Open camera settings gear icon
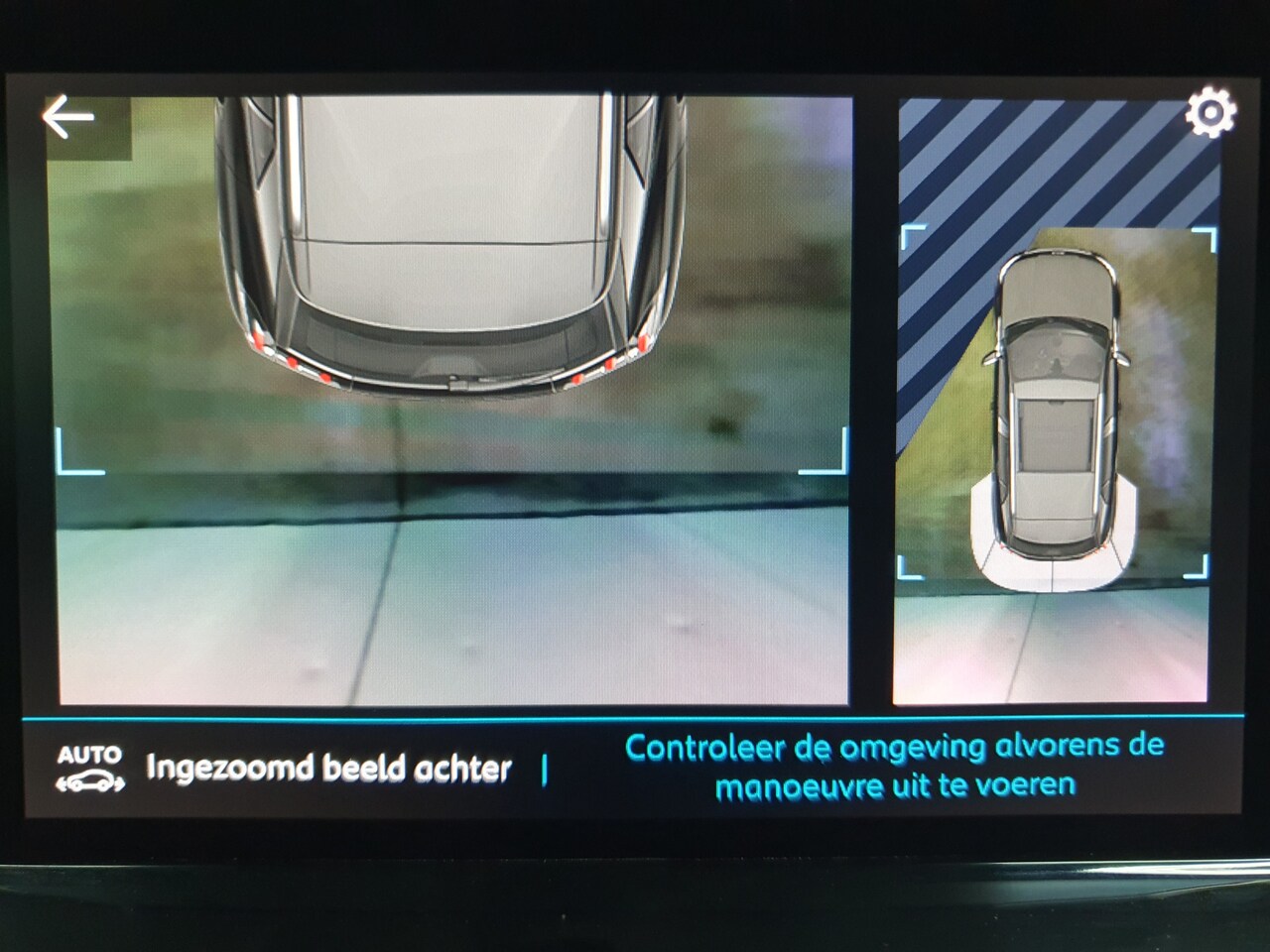 point(1209,113)
